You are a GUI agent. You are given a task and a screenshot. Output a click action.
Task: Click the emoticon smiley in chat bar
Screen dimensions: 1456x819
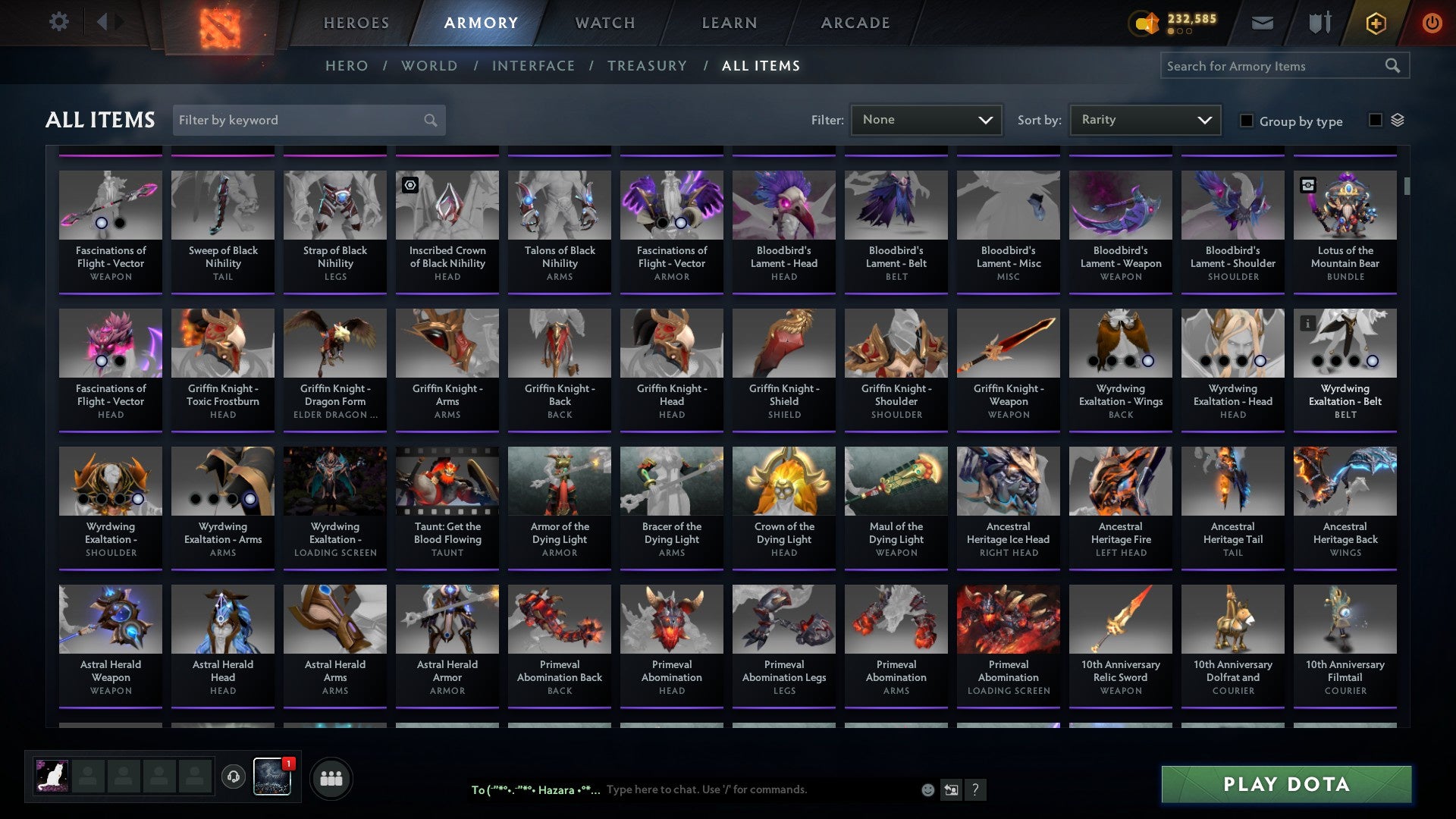pos(927,789)
